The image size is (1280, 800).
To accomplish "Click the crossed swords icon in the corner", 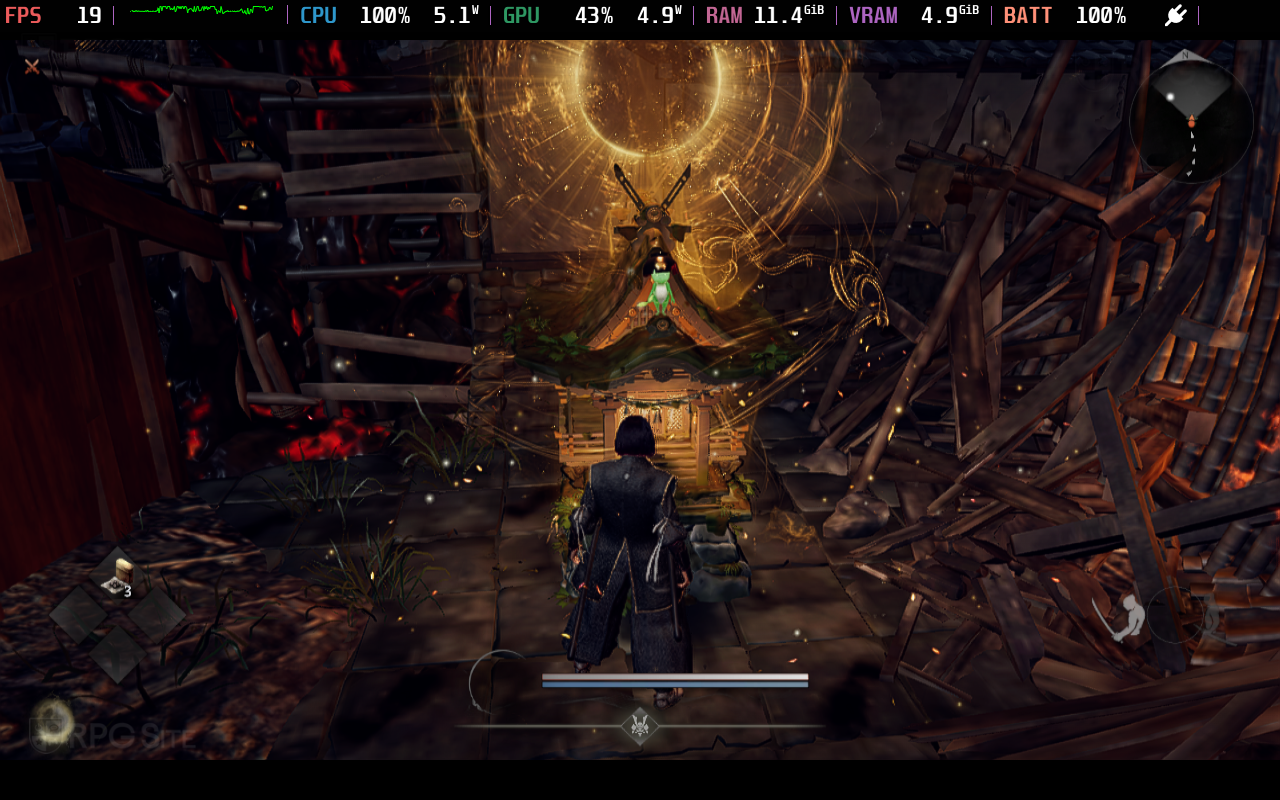I will (32, 66).
